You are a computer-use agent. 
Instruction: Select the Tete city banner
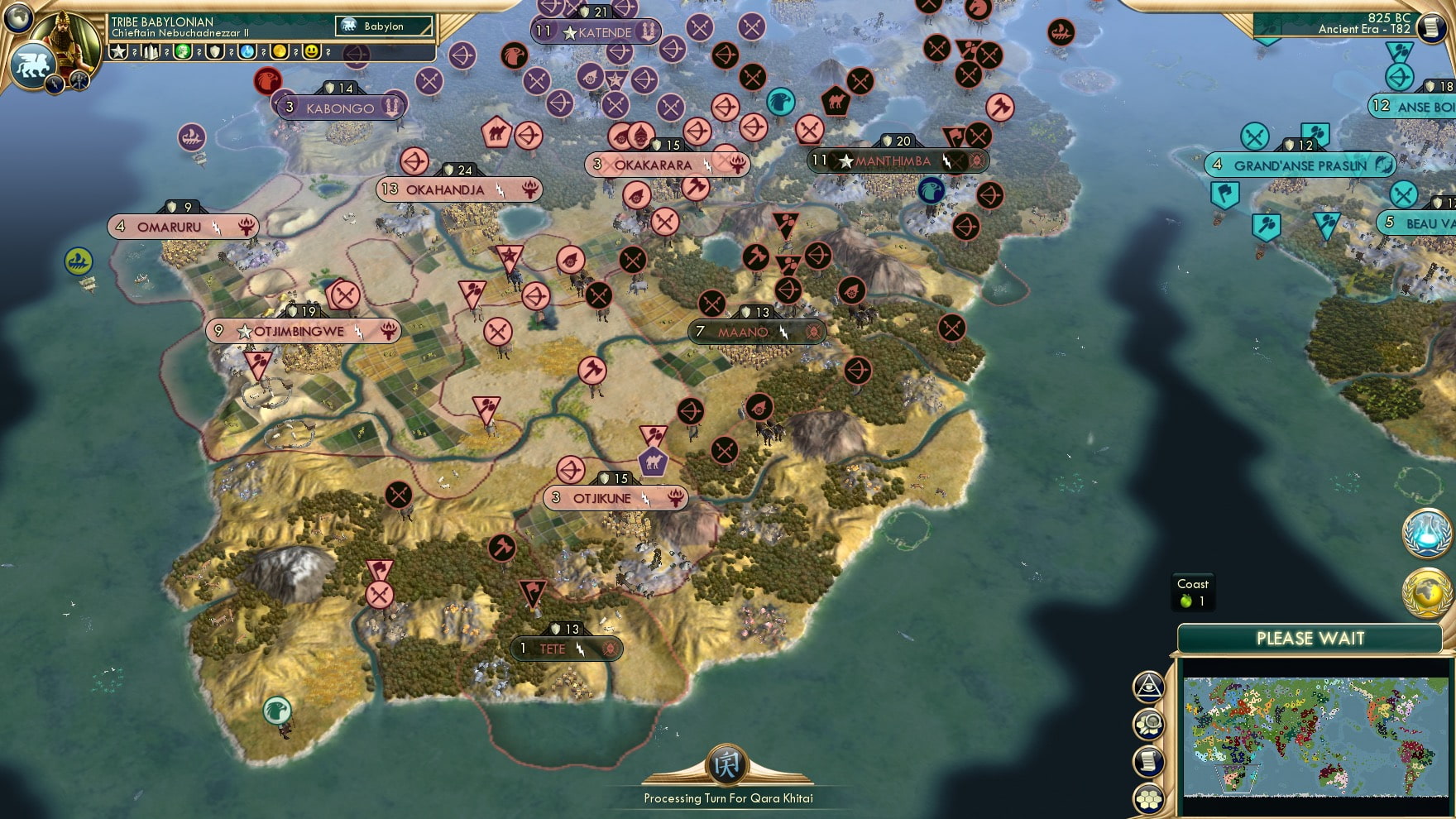point(565,649)
